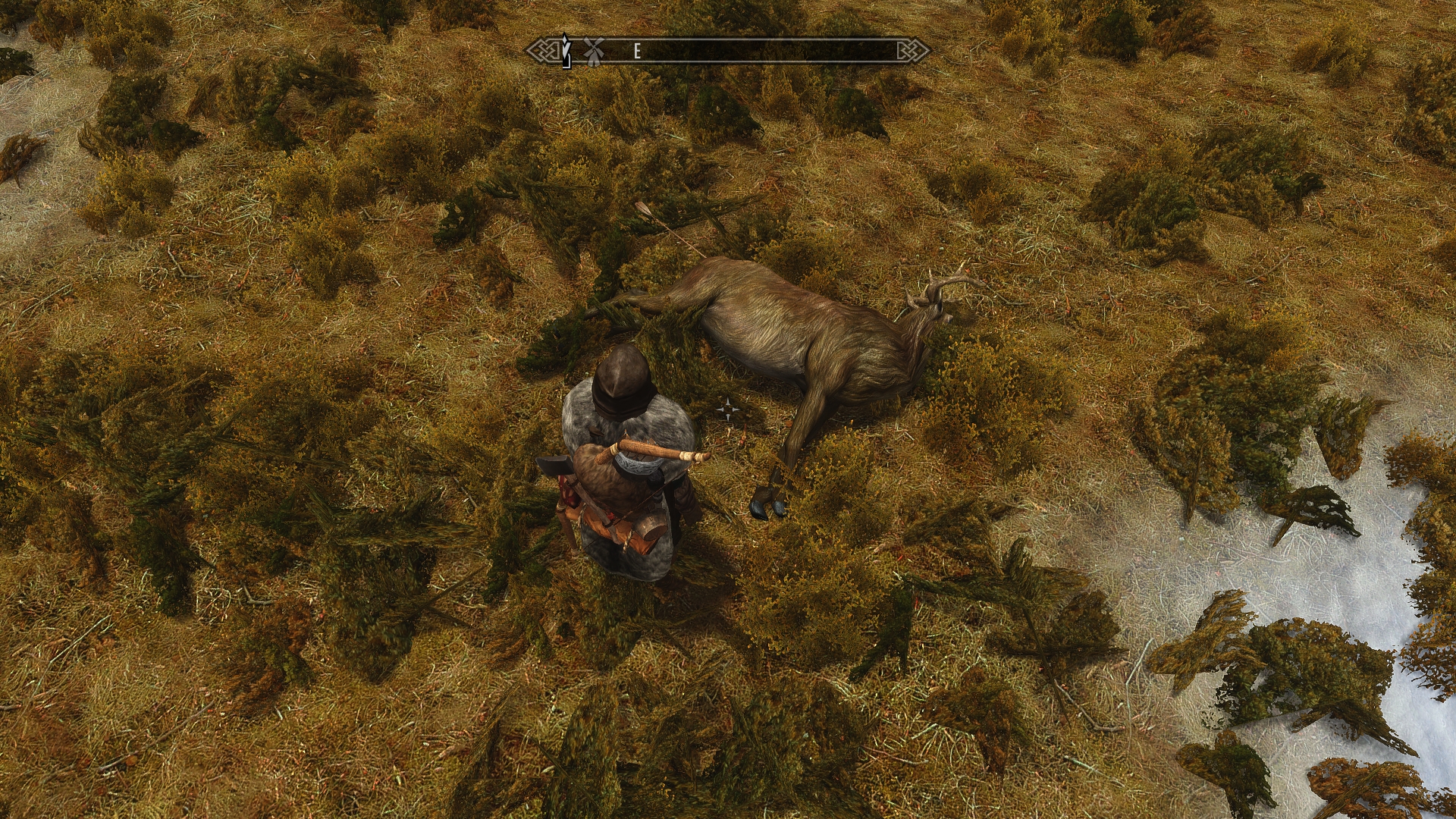Screen dimensions: 1456x819
Task: Click the windmill location marker on the compass
Action: click(x=593, y=50)
